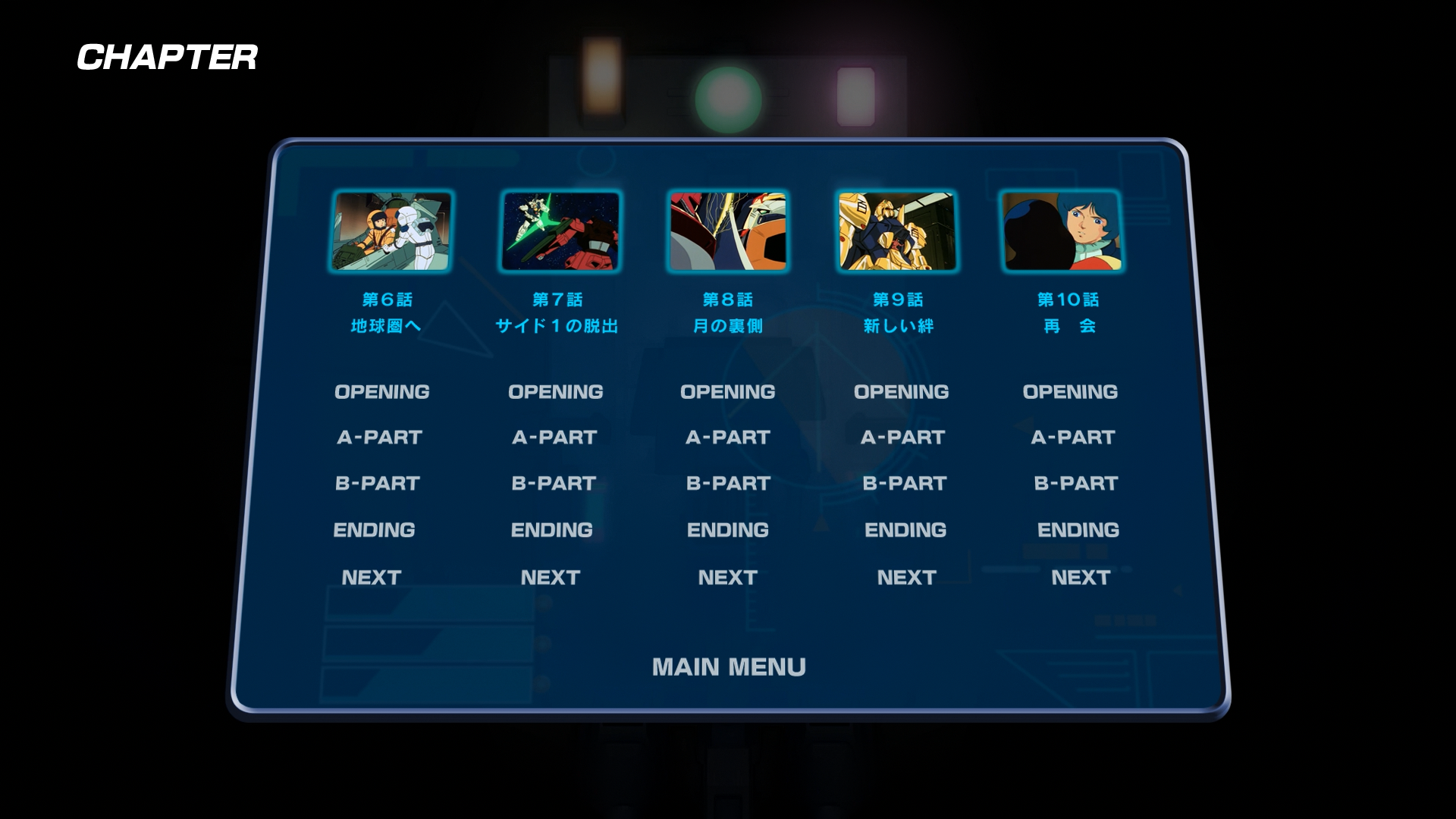Play ENDING of episode 10

click(x=1078, y=530)
